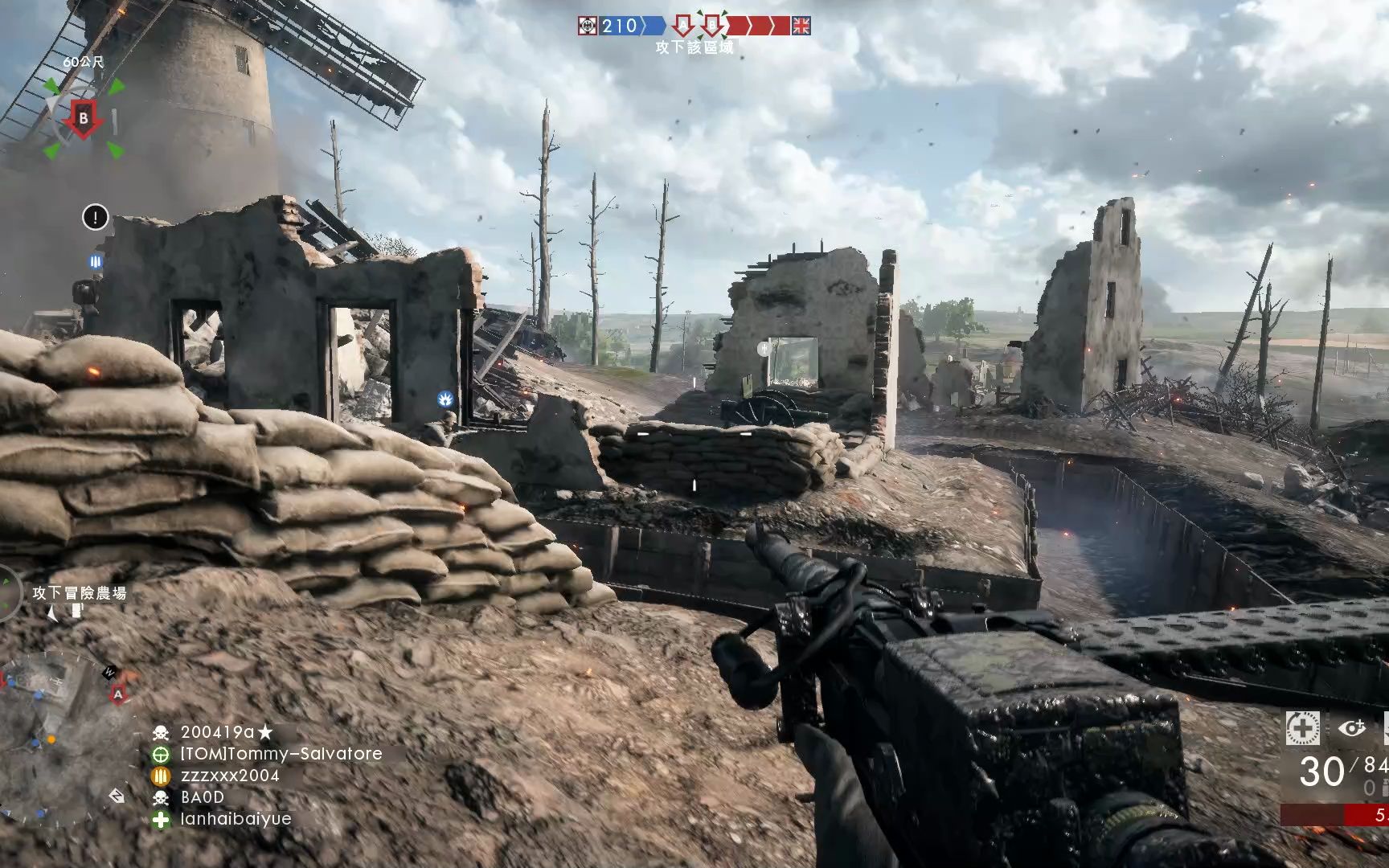Viewport: 1389px width, 868px height.
Task: Click the German Empire team emblem
Action: pos(588,26)
